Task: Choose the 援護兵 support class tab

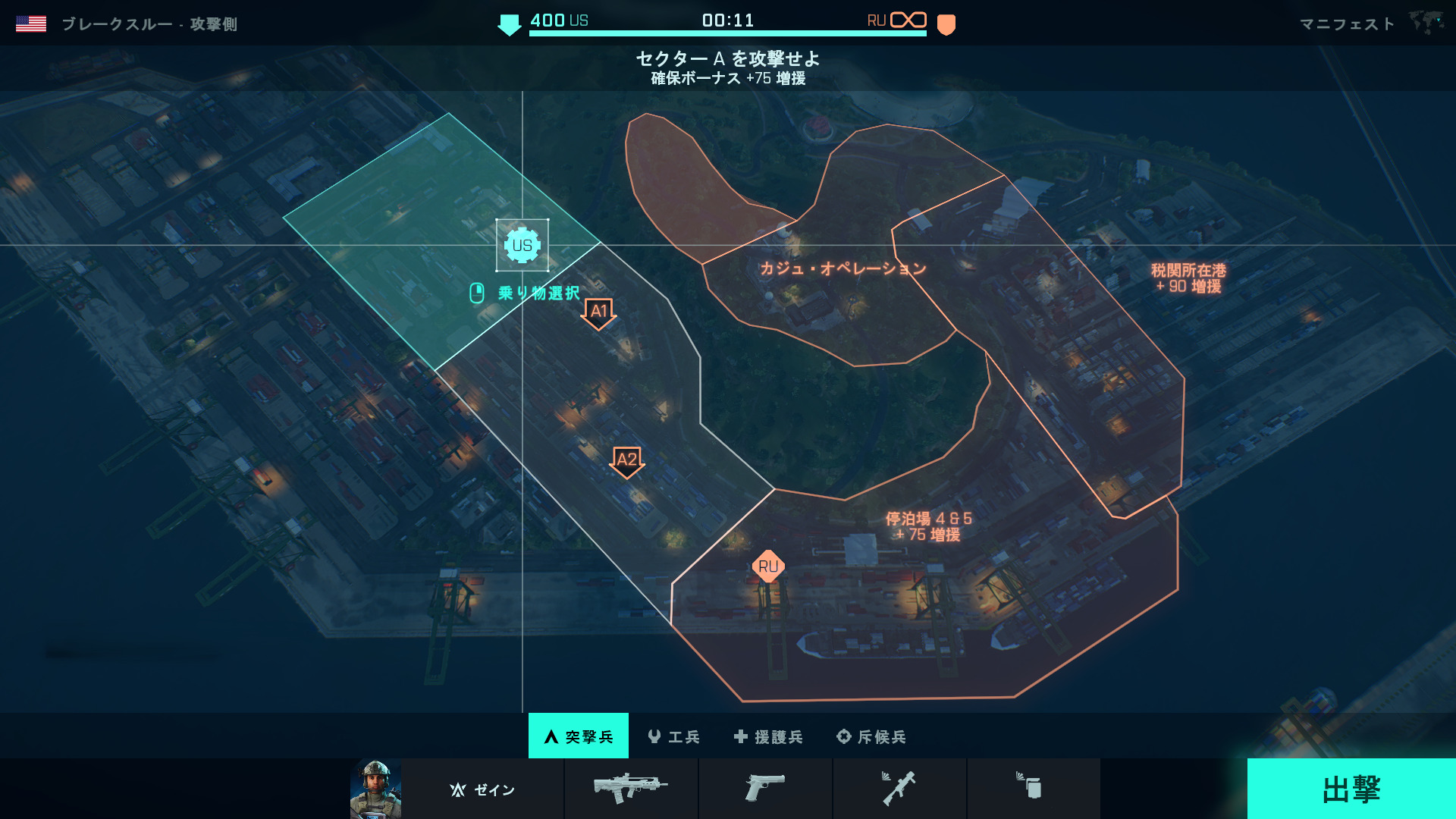Action: click(x=769, y=736)
